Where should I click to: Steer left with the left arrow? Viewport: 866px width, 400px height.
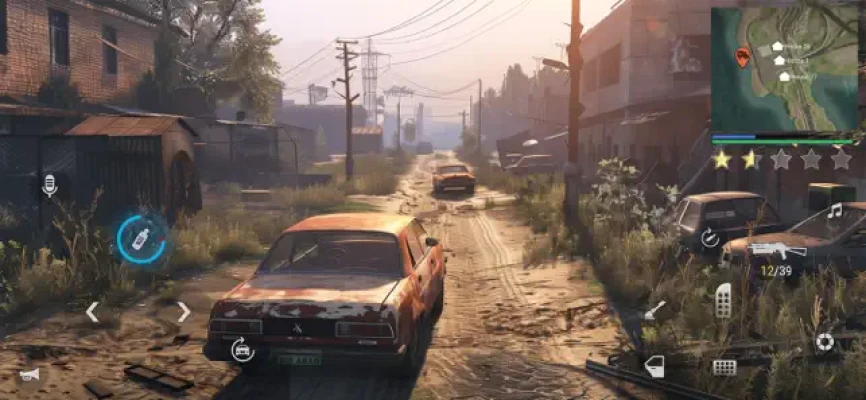pyautogui.click(x=92, y=312)
